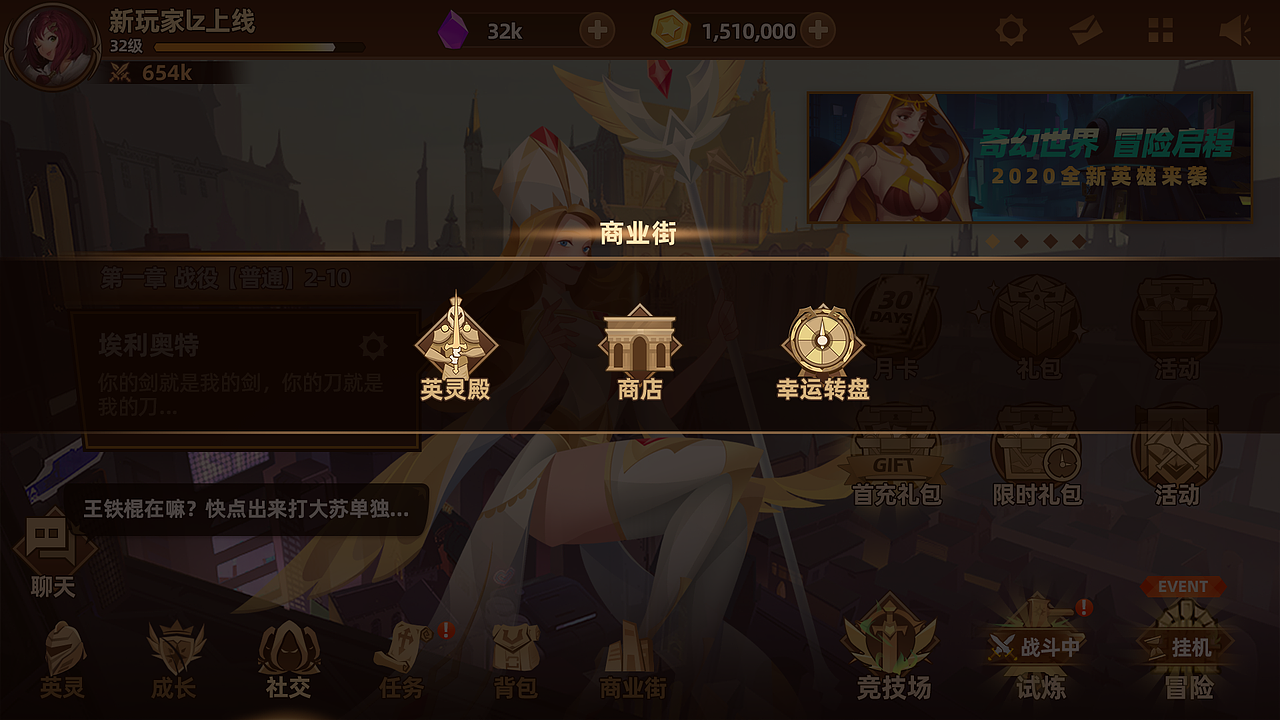This screenshot has height=720, width=1280.
Task: Add gold via plus button next to 1,510,000
Action: coord(816,31)
